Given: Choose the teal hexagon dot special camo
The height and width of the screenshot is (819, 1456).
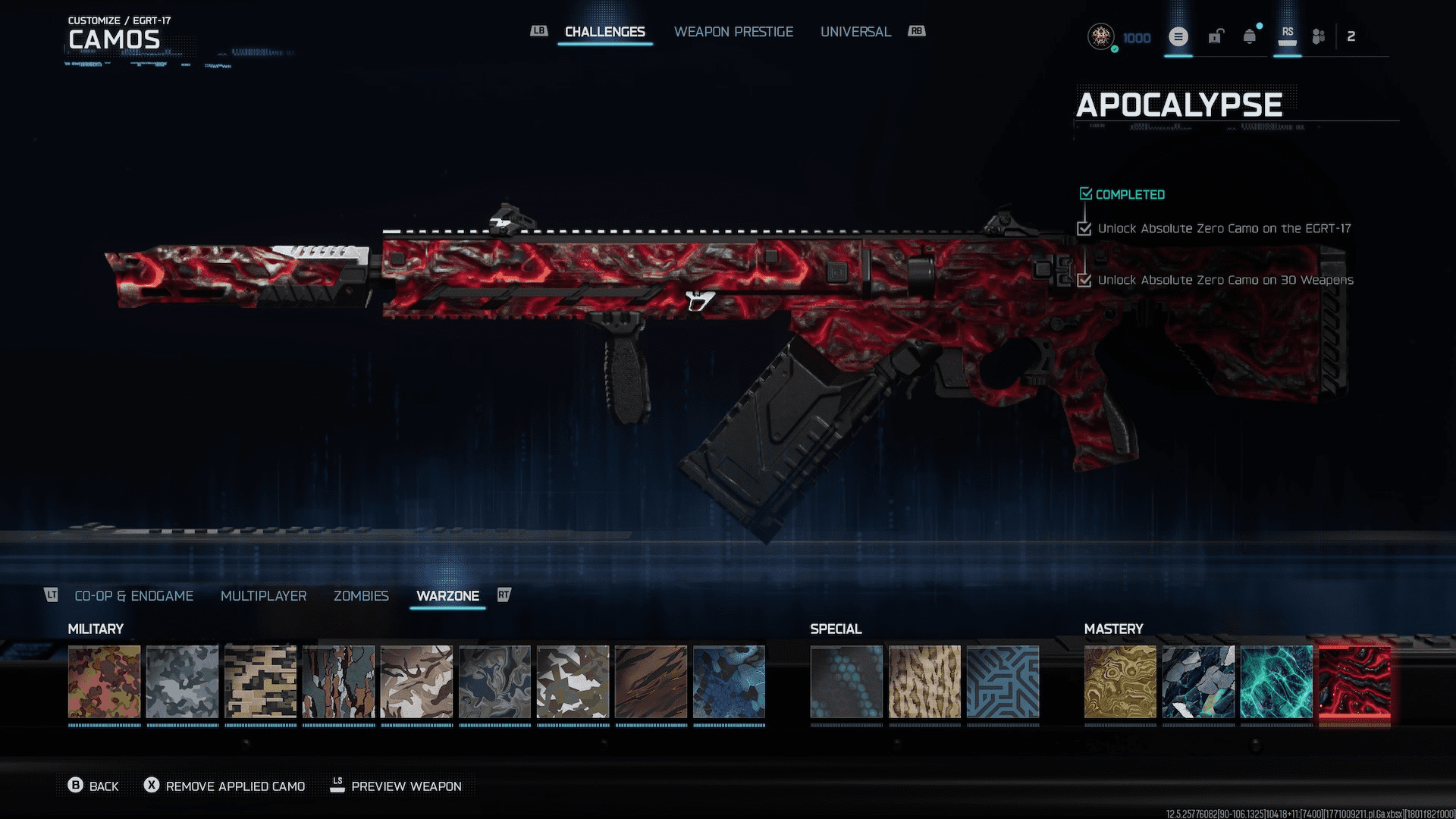Looking at the screenshot, I should (846, 682).
